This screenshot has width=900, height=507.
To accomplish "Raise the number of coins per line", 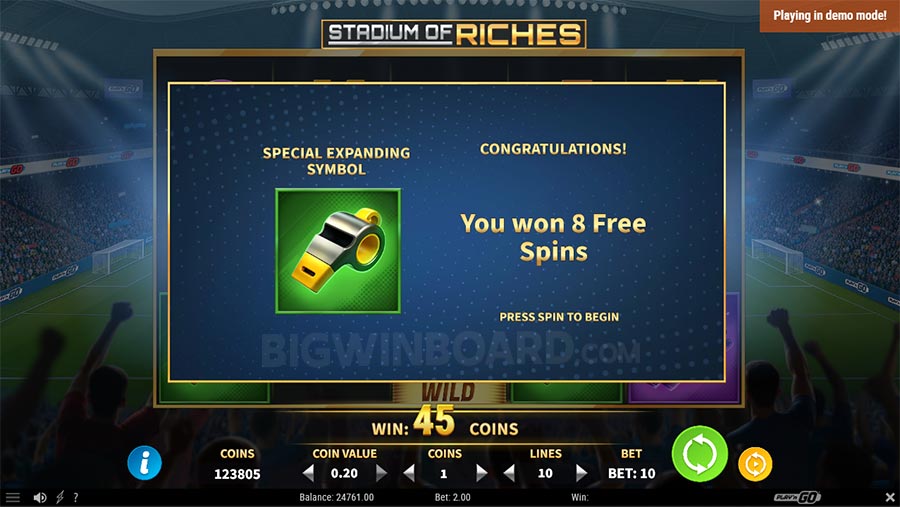I will pos(481,473).
